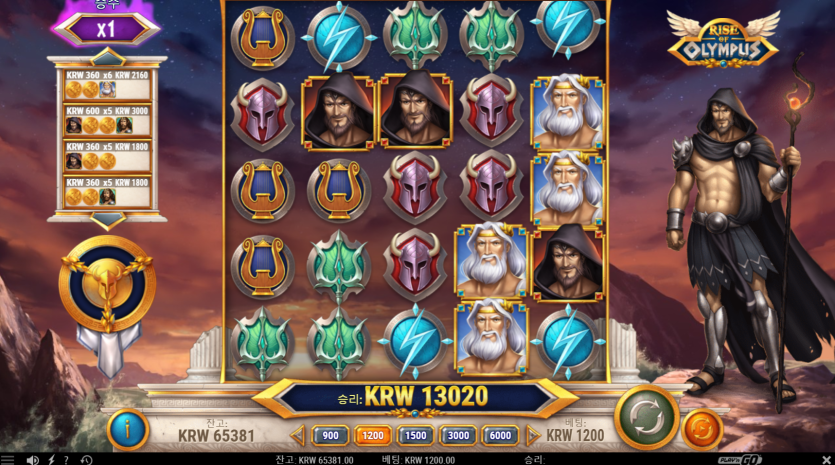Select the 900 bet amount
This screenshot has height=465, width=835.
(330, 435)
